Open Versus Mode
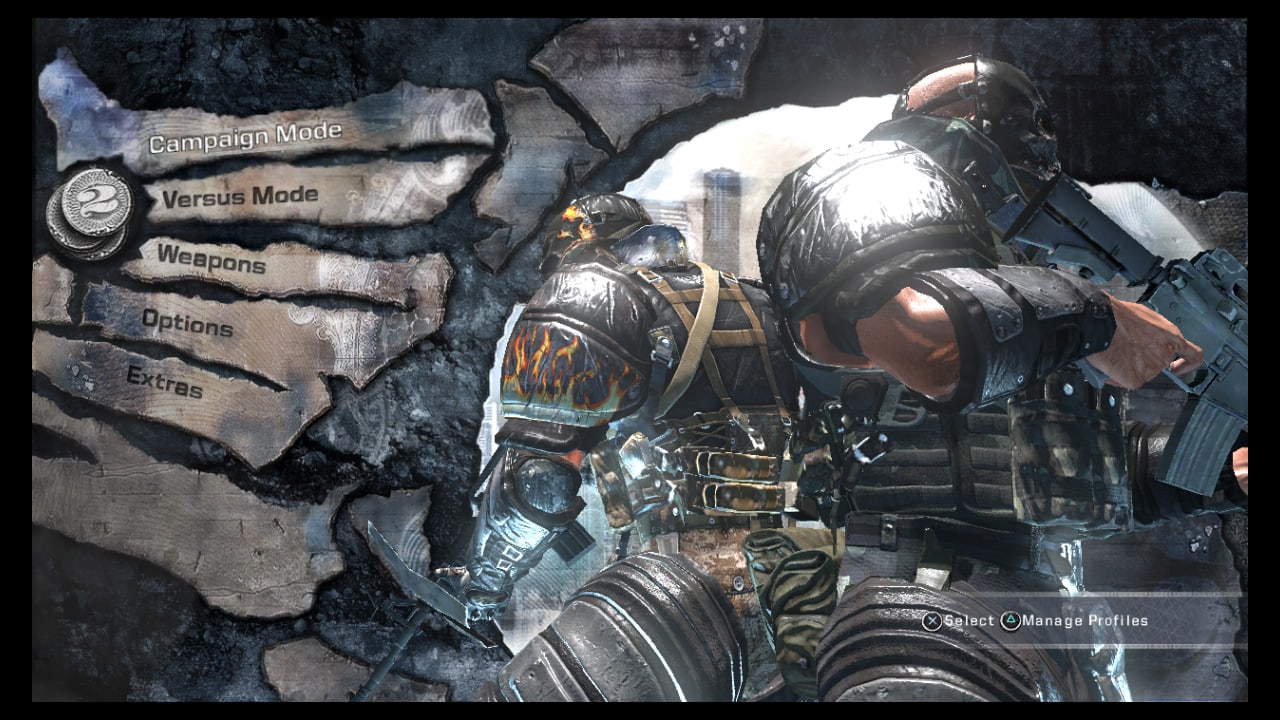Viewport: 1280px width, 720px height. point(238,197)
